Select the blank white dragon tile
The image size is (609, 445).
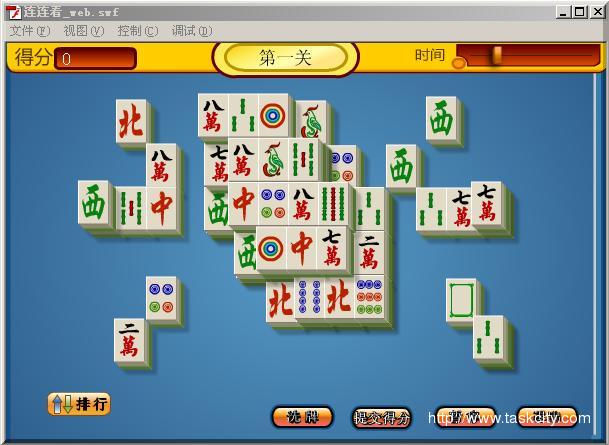point(462,300)
